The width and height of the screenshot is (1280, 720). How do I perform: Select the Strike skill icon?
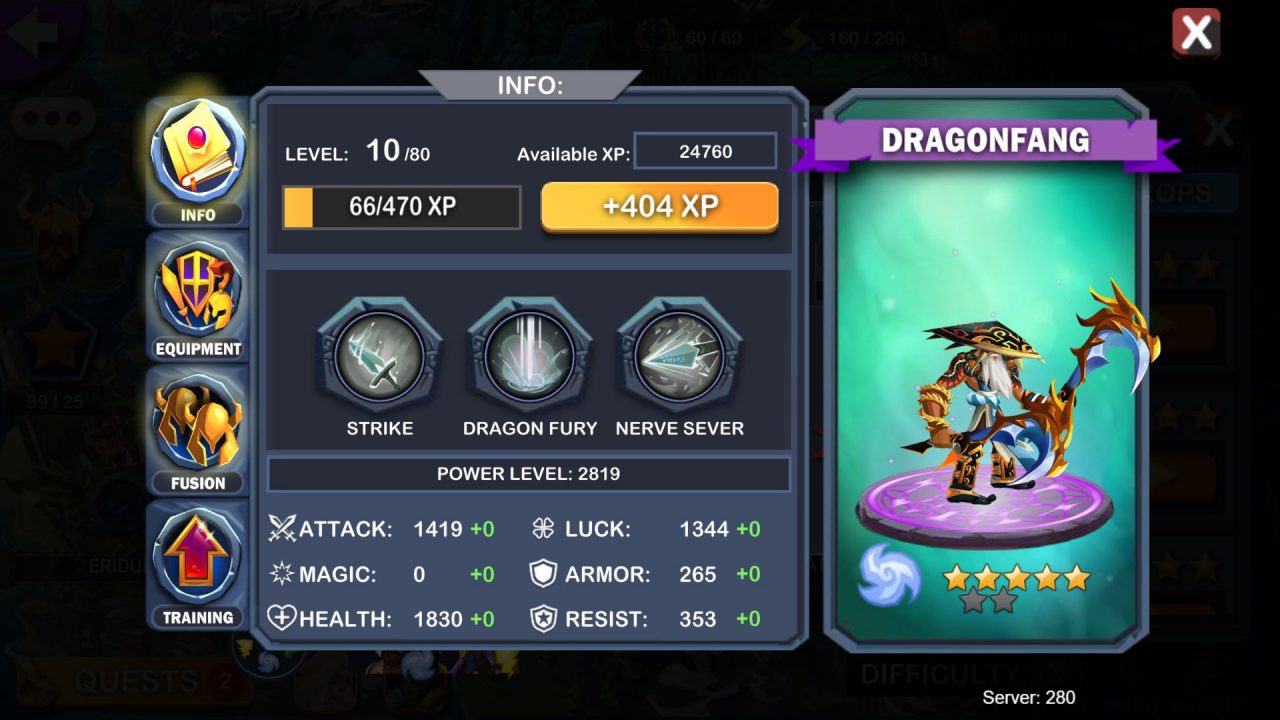378,357
